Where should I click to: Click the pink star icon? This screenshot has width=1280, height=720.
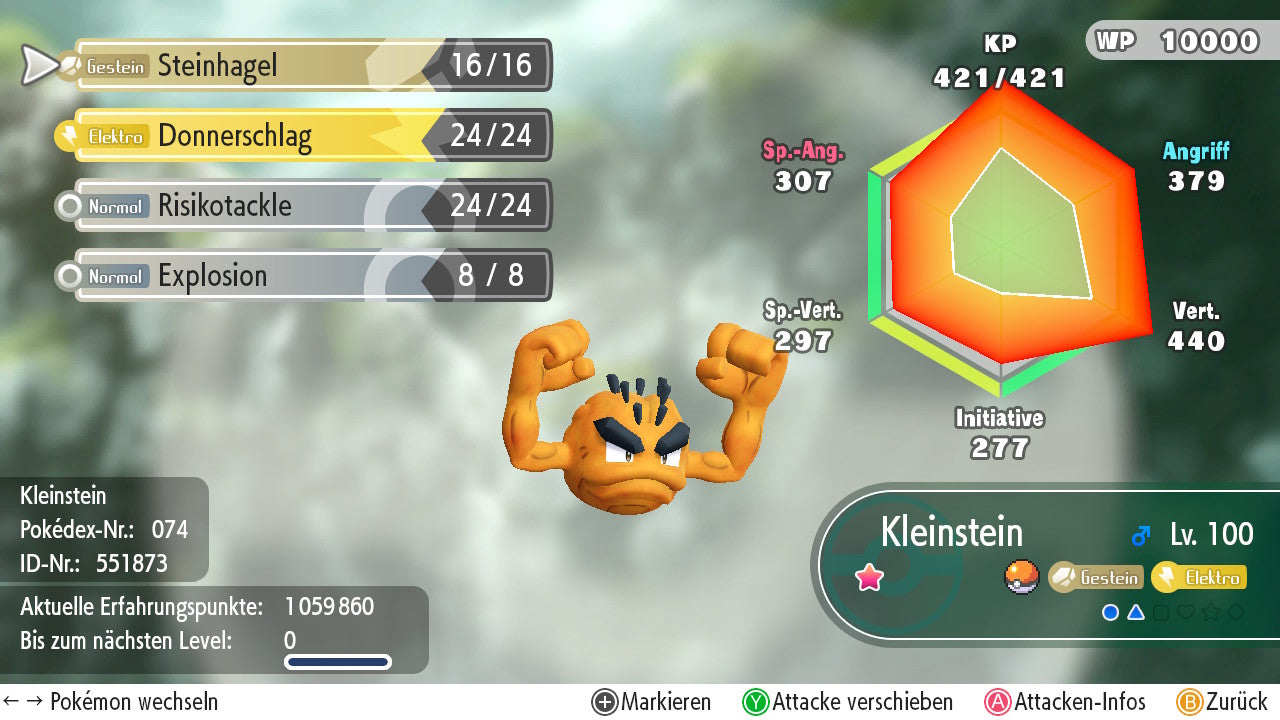point(870,577)
